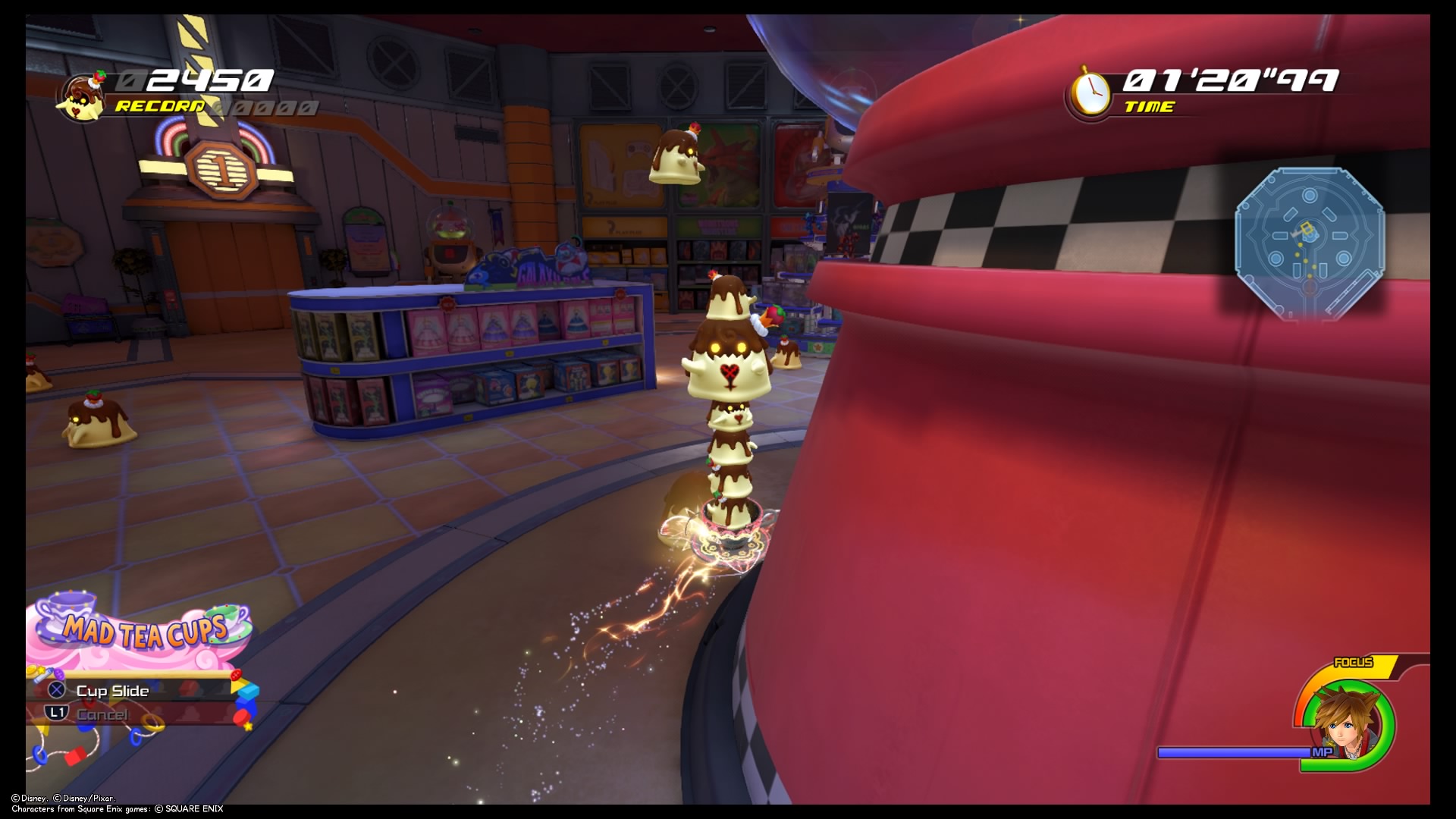This screenshot has height=819, width=1456.
Task: Click the X Cup Slide button icon
Action: pos(55,691)
